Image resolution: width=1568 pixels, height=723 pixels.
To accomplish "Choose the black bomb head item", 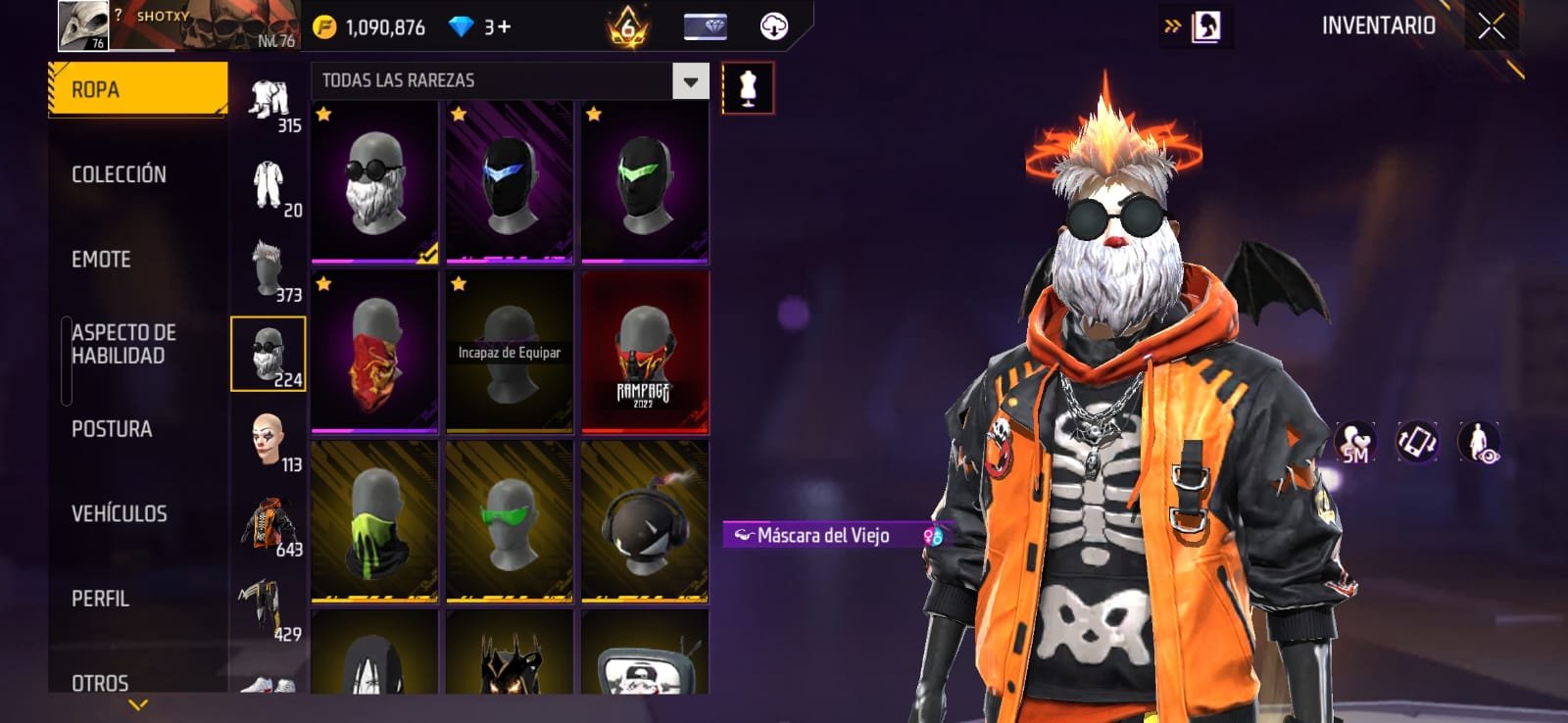I will click(x=645, y=521).
